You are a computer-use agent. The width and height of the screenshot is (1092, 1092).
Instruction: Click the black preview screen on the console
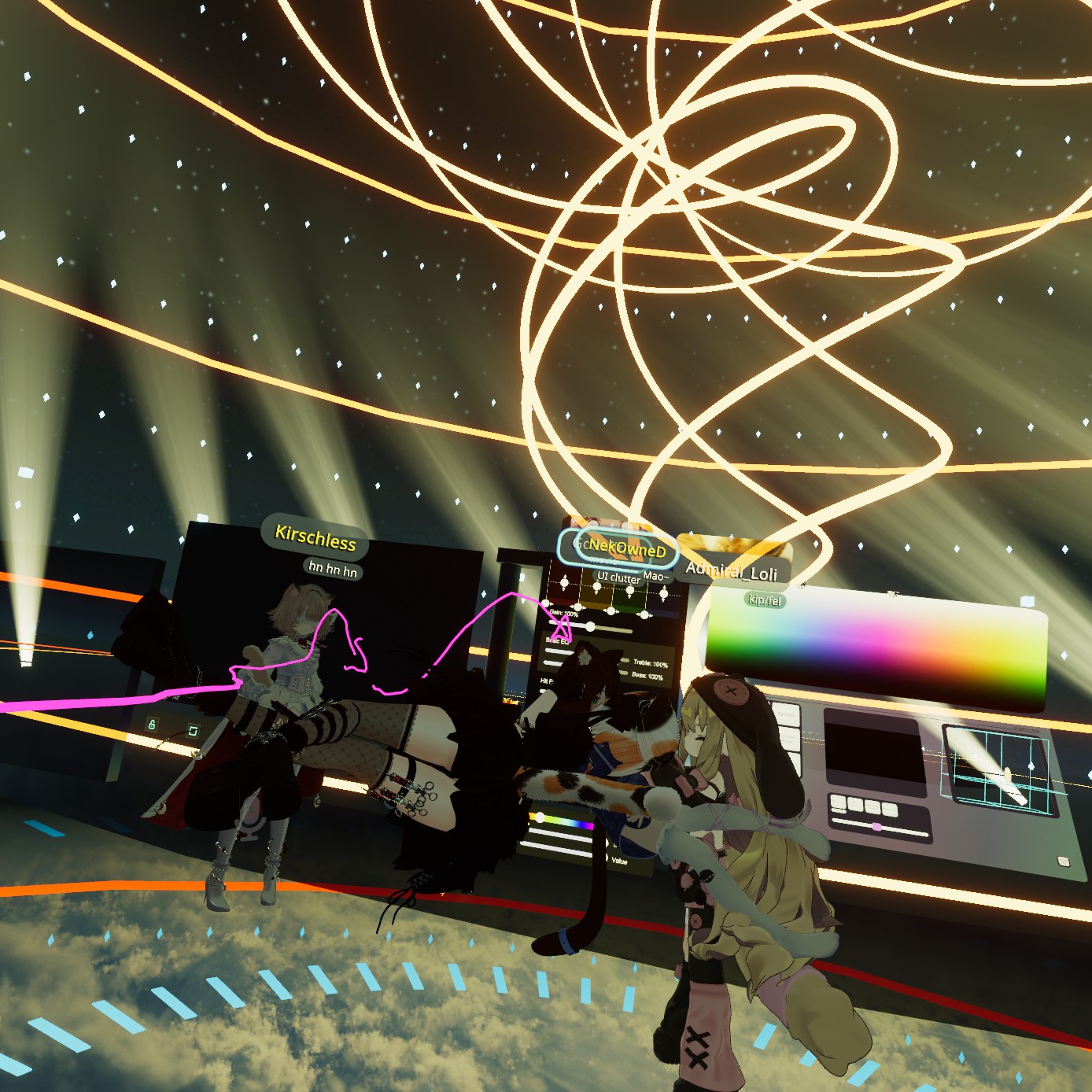pyautogui.click(x=872, y=750)
